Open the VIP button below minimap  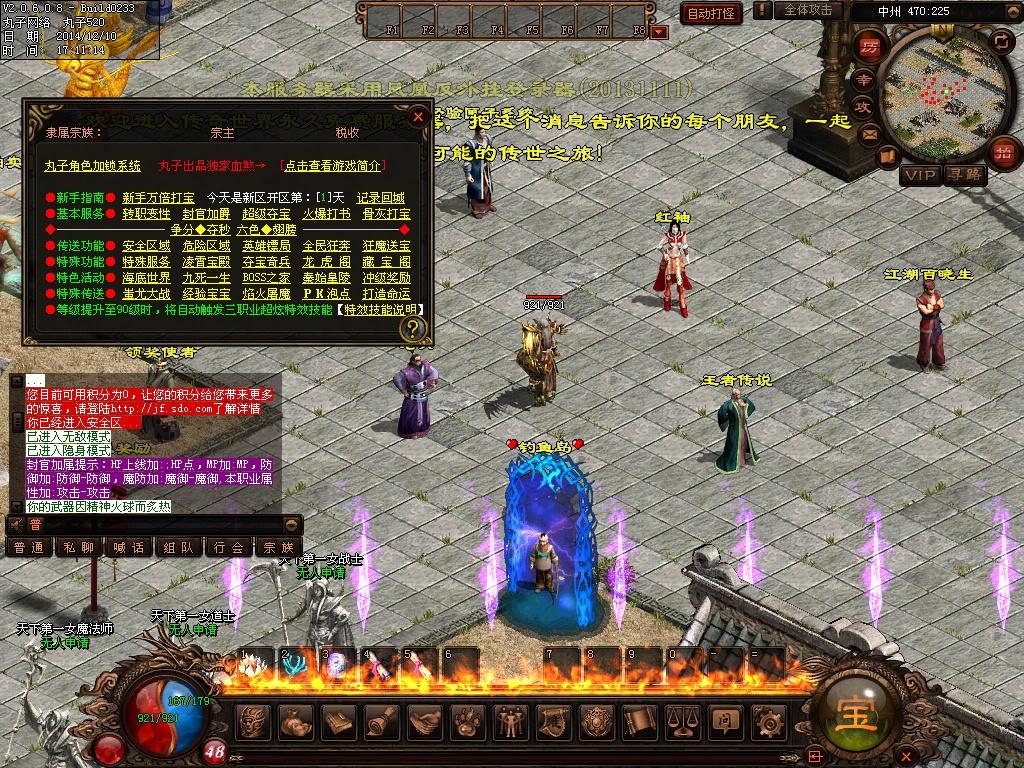[x=920, y=175]
